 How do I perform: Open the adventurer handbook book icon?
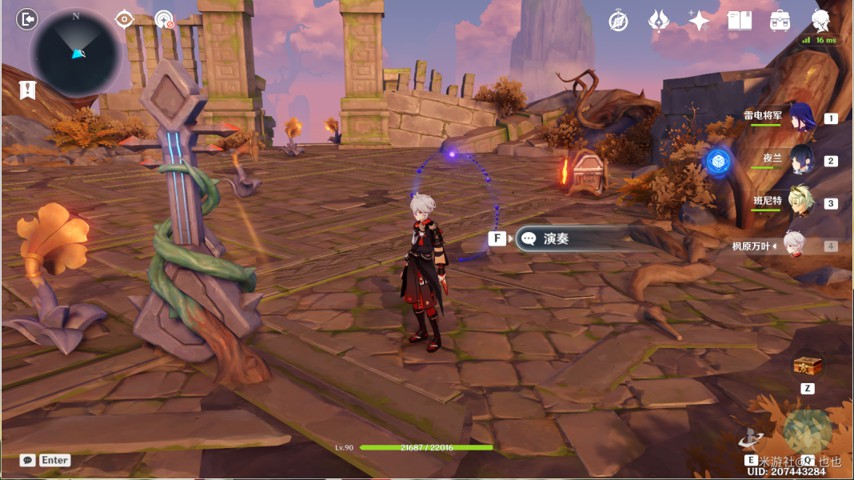pos(739,20)
